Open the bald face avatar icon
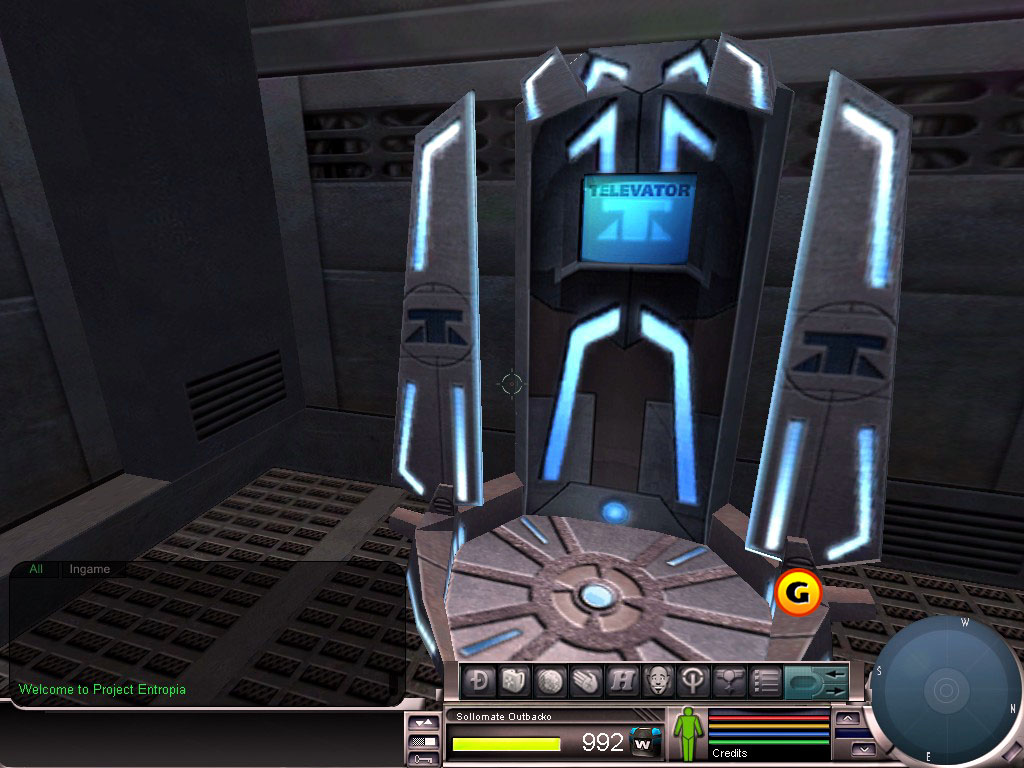The height and width of the screenshot is (768, 1024). 655,682
